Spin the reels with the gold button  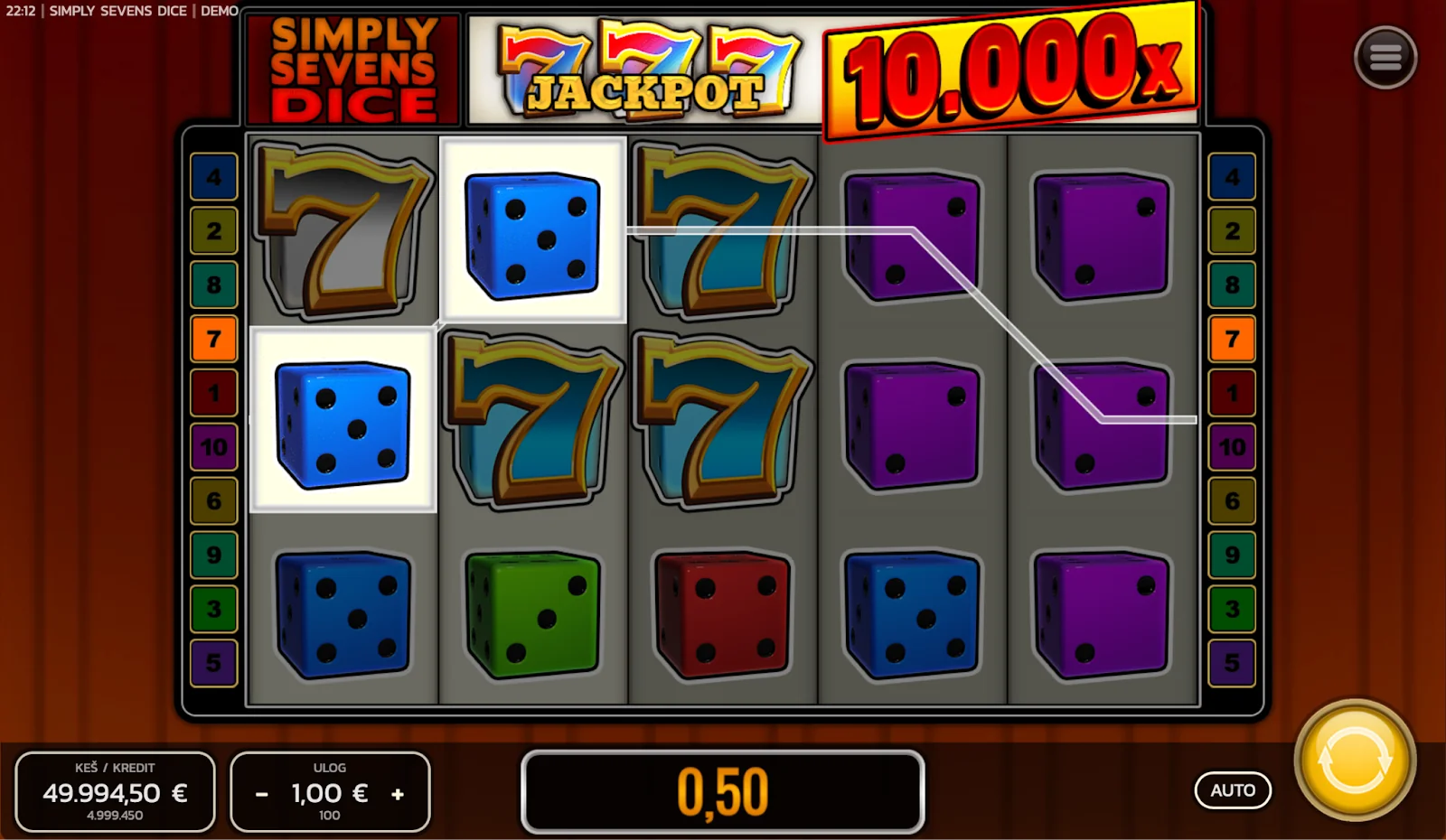click(x=1354, y=760)
